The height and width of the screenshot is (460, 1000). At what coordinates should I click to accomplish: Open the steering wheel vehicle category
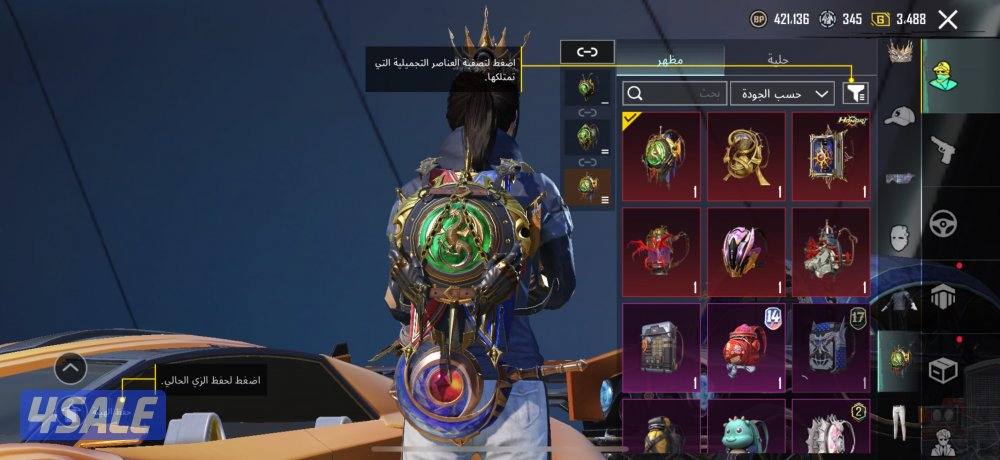(943, 222)
